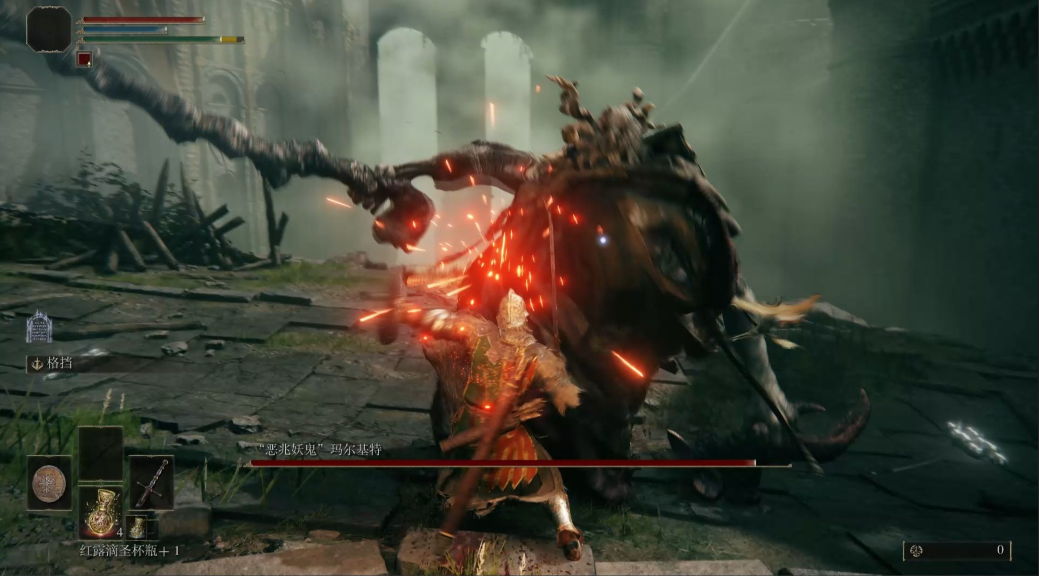Click the dark octagonal frame beside the health bar
The image size is (1039, 576).
coord(49,29)
